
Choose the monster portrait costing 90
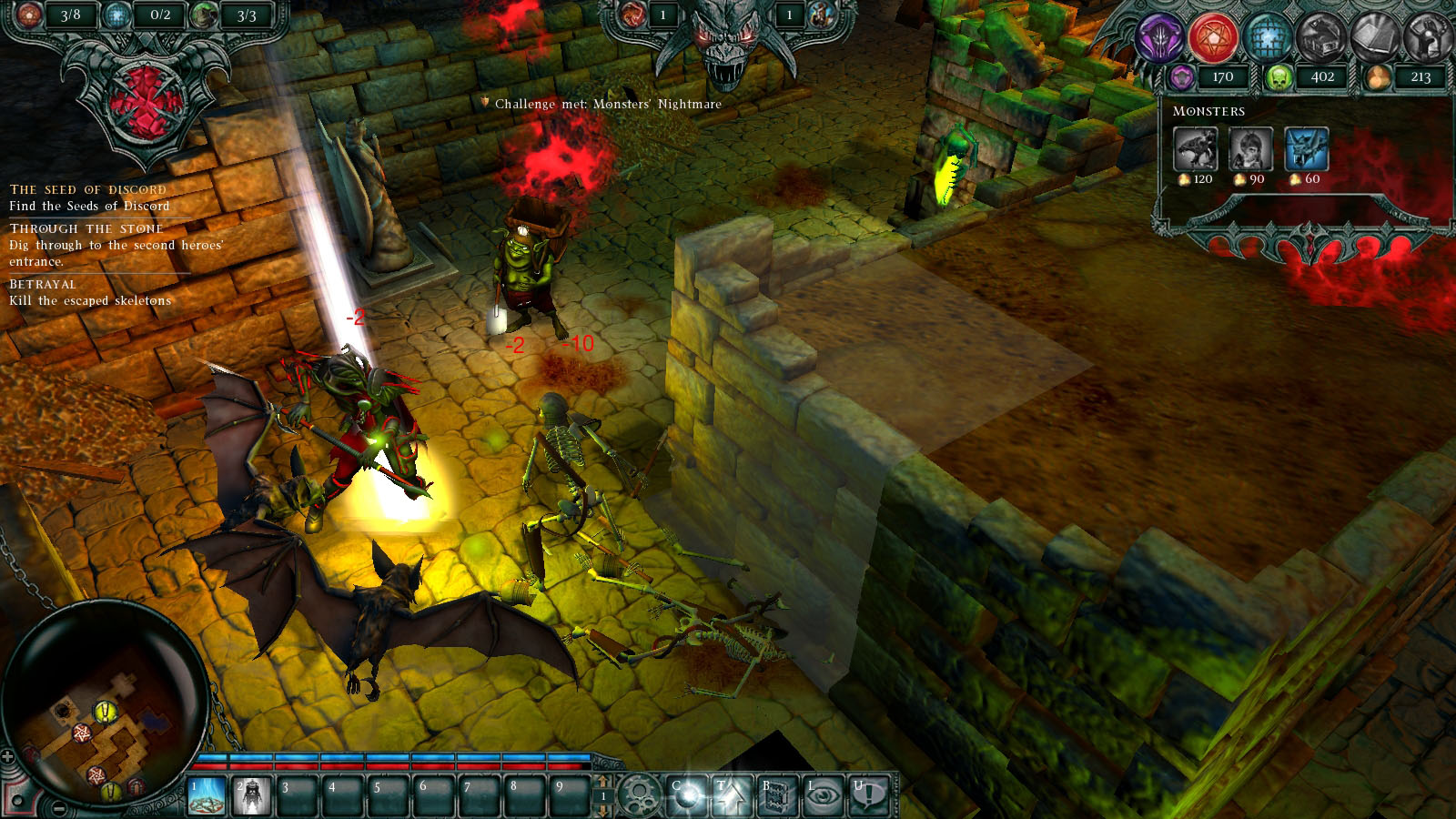tap(1250, 149)
